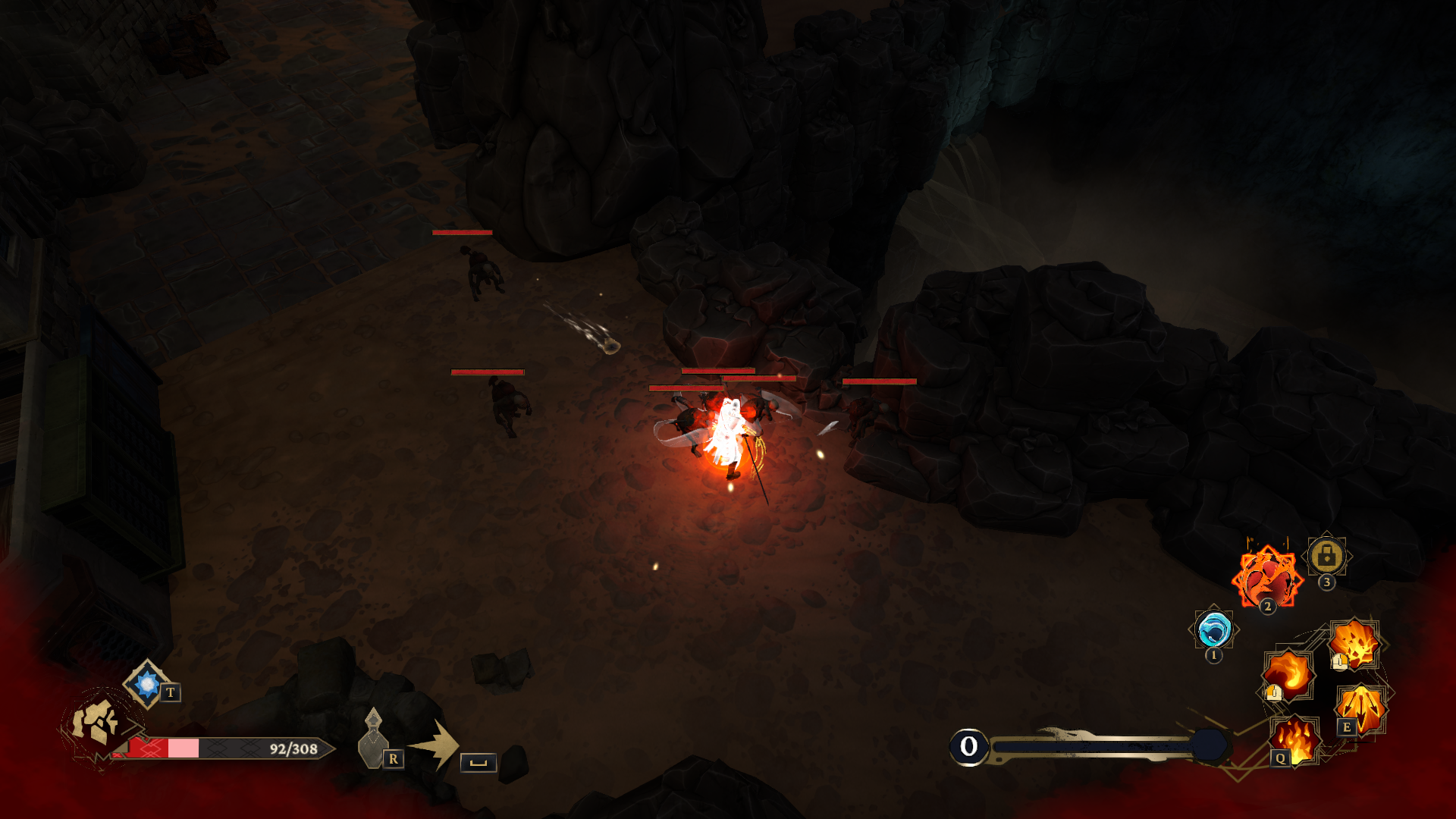This screenshot has width=1456, height=819.
Task: Use the wall of flames ability
Action: [x=1295, y=739]
